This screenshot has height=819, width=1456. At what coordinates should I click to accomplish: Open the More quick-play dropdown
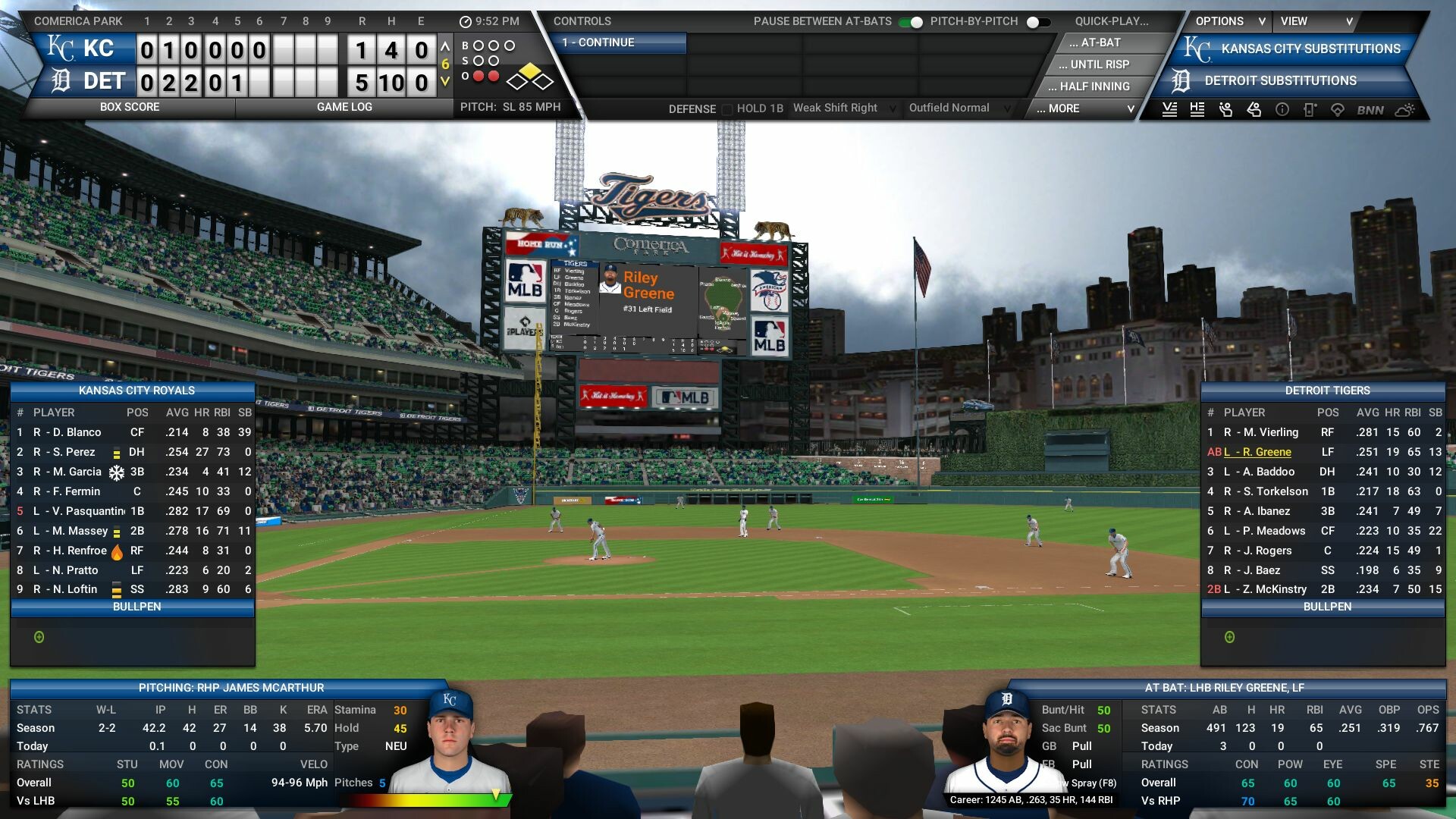click(1084, 108)
